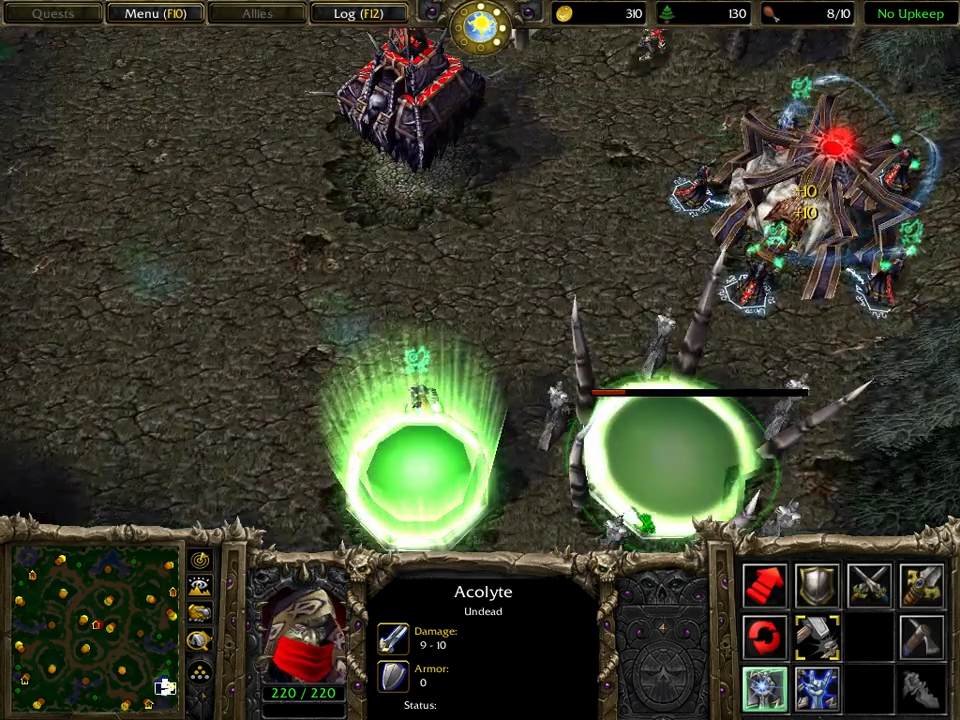
Task: Choose the axe gather command
Action: click(x=921, y=637)
